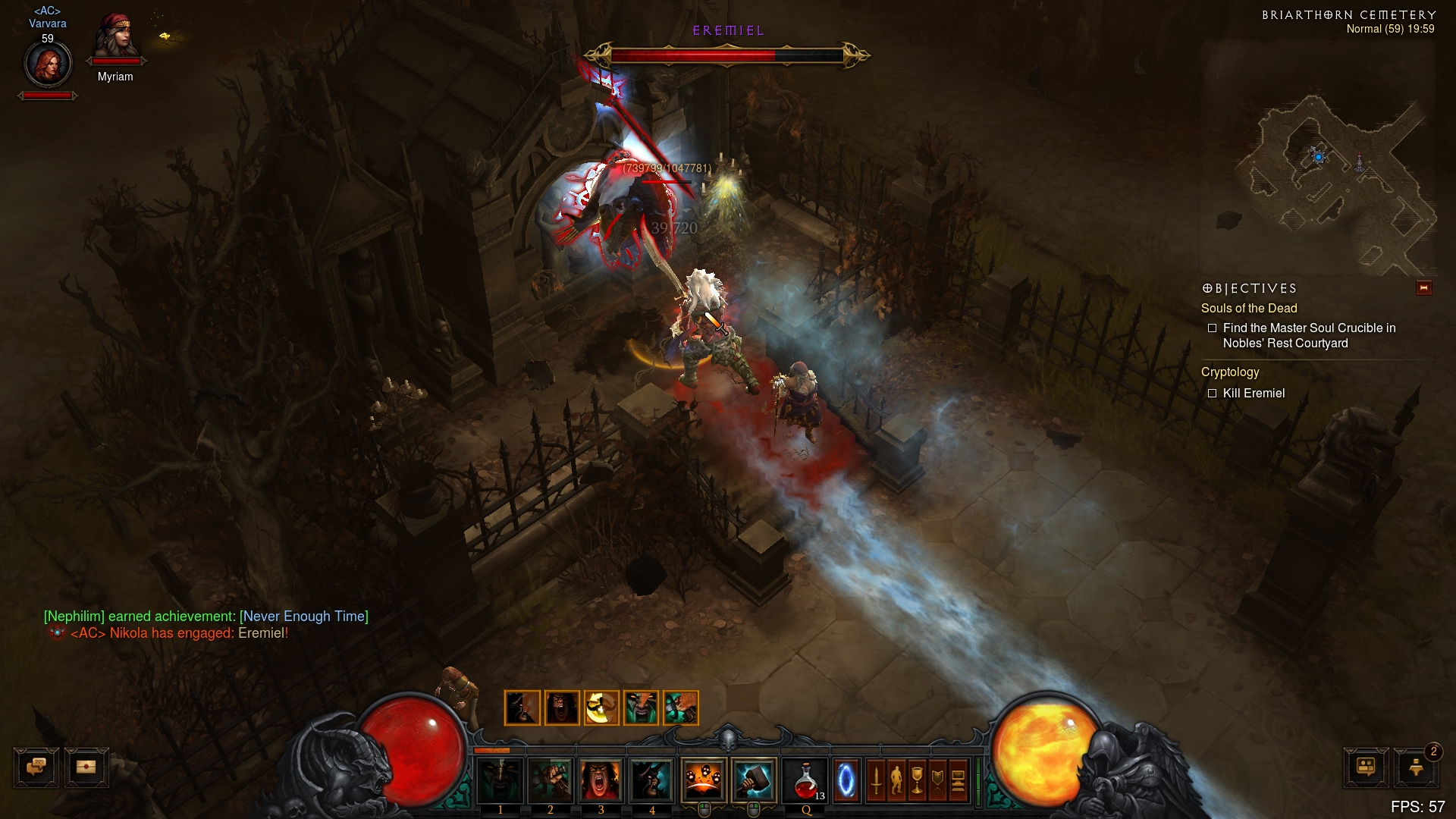This screenshot has width=1456, height=819.
Task: Open the sword skills menu button
Action: [876, 780]
